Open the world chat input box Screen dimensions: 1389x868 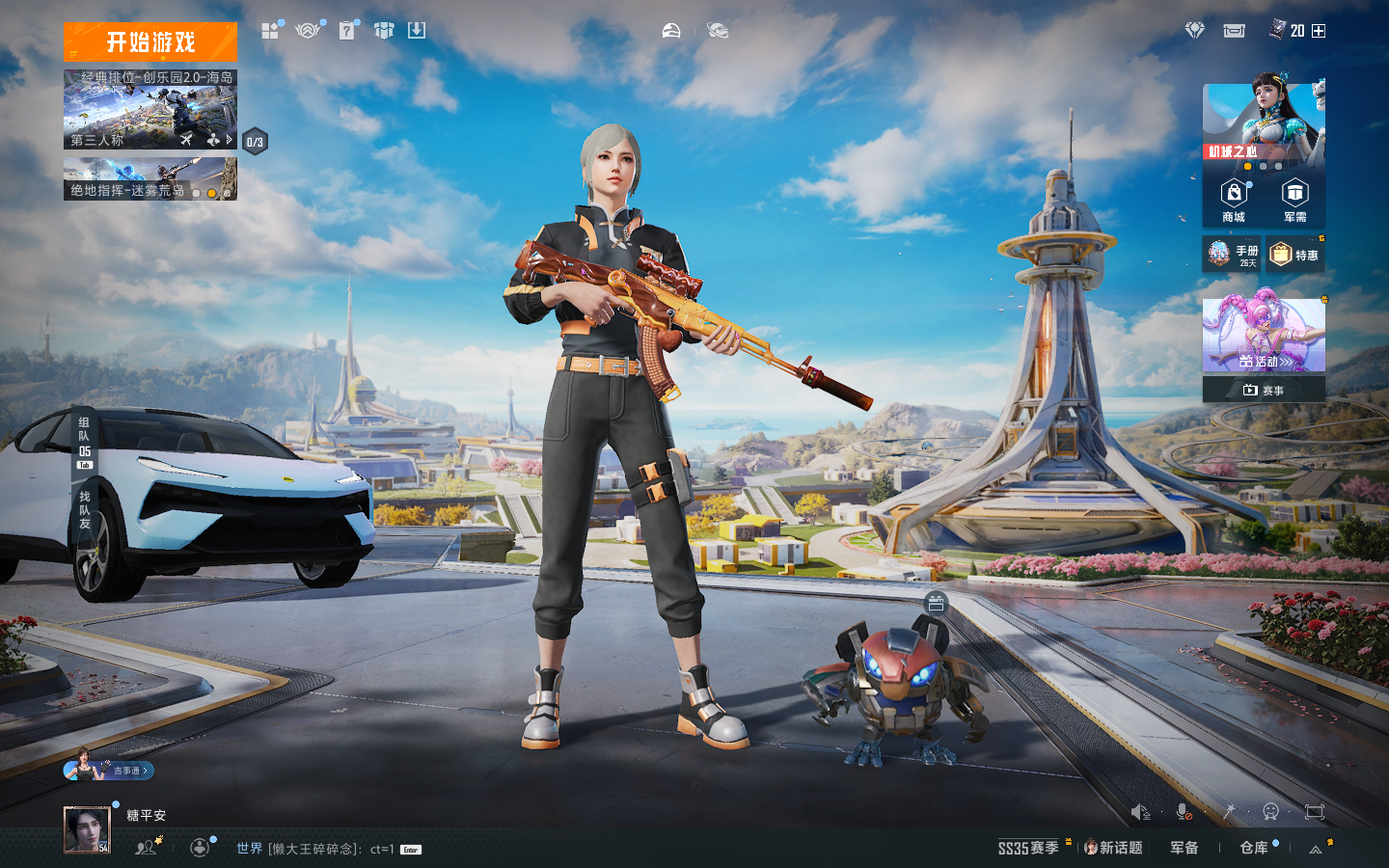coord(328,849)
